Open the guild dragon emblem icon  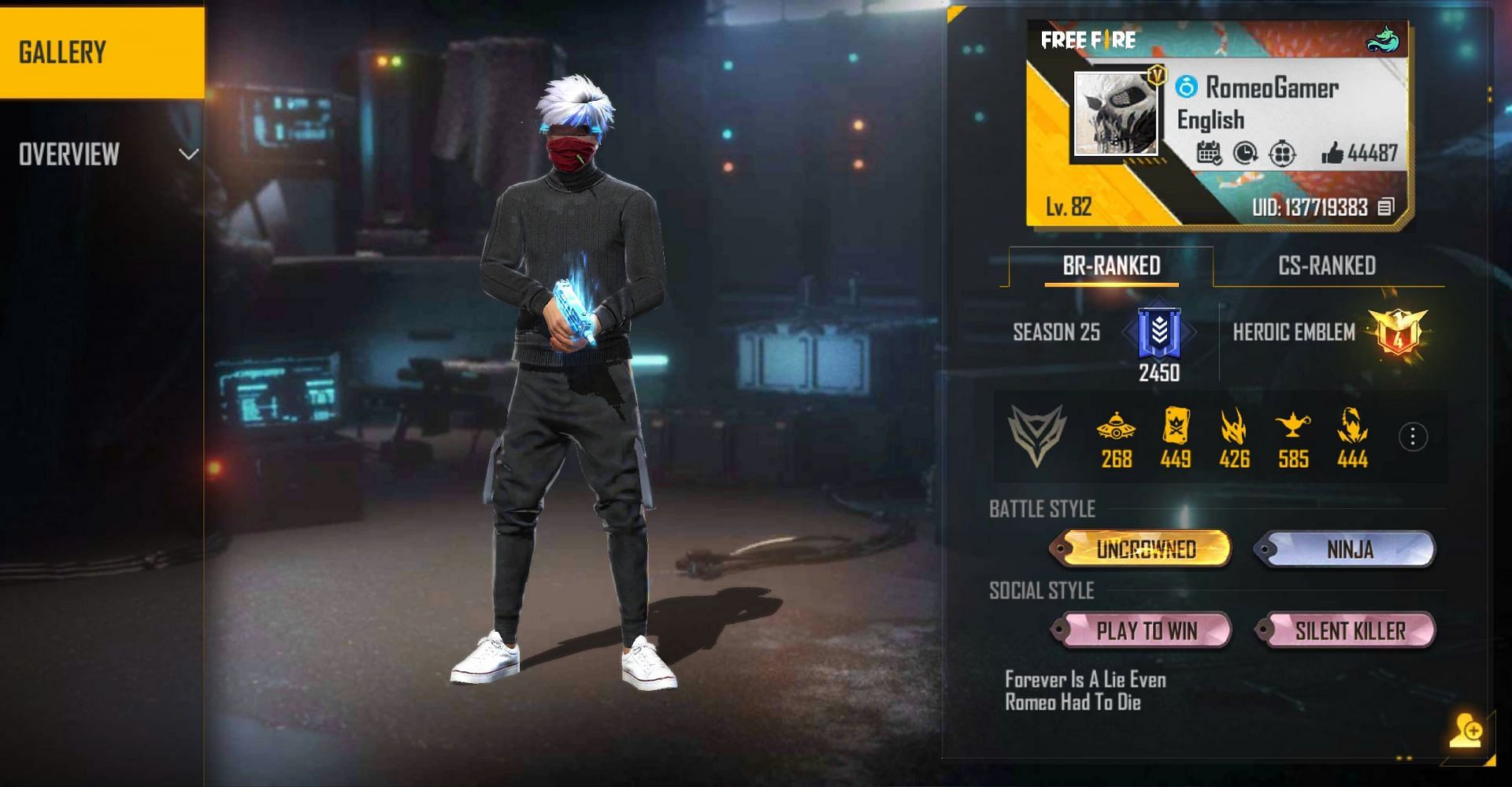pyautogui.click(x=1382, y=40)
